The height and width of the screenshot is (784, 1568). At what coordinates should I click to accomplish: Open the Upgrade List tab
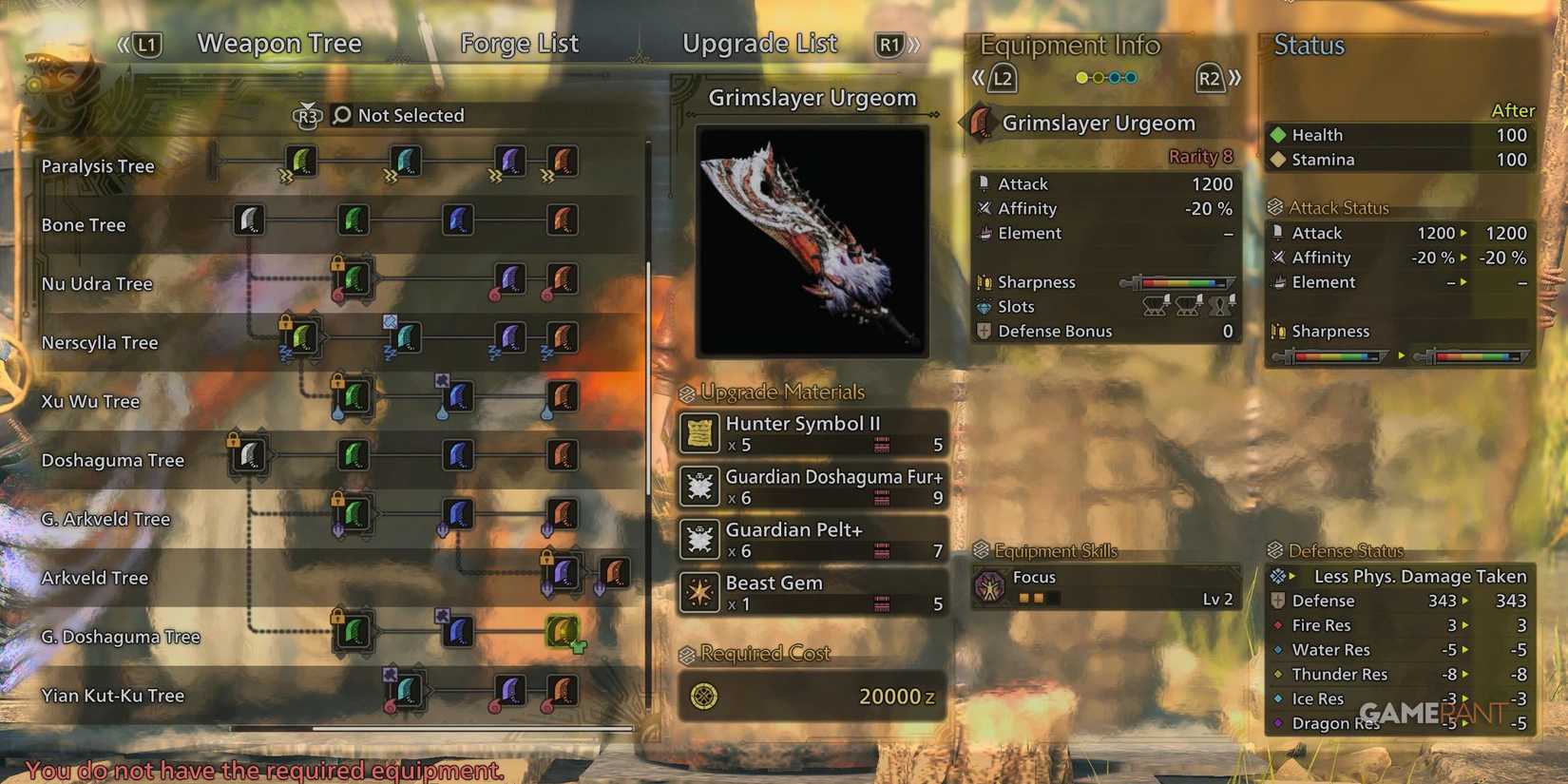point(759,43)
